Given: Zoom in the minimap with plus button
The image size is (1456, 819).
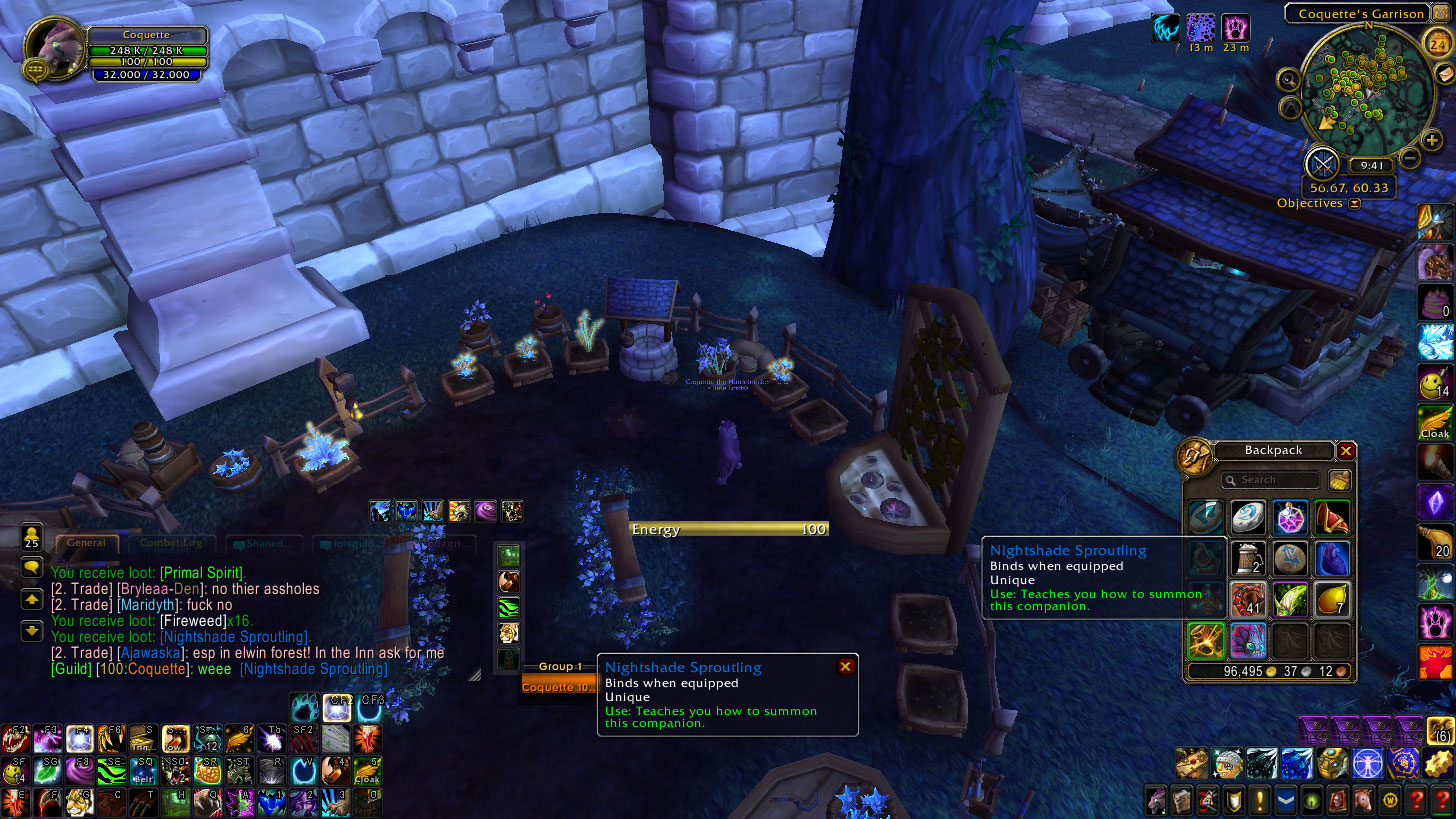Looking at the screenshot, I should pyautogui.click(x=1432, y=141).
